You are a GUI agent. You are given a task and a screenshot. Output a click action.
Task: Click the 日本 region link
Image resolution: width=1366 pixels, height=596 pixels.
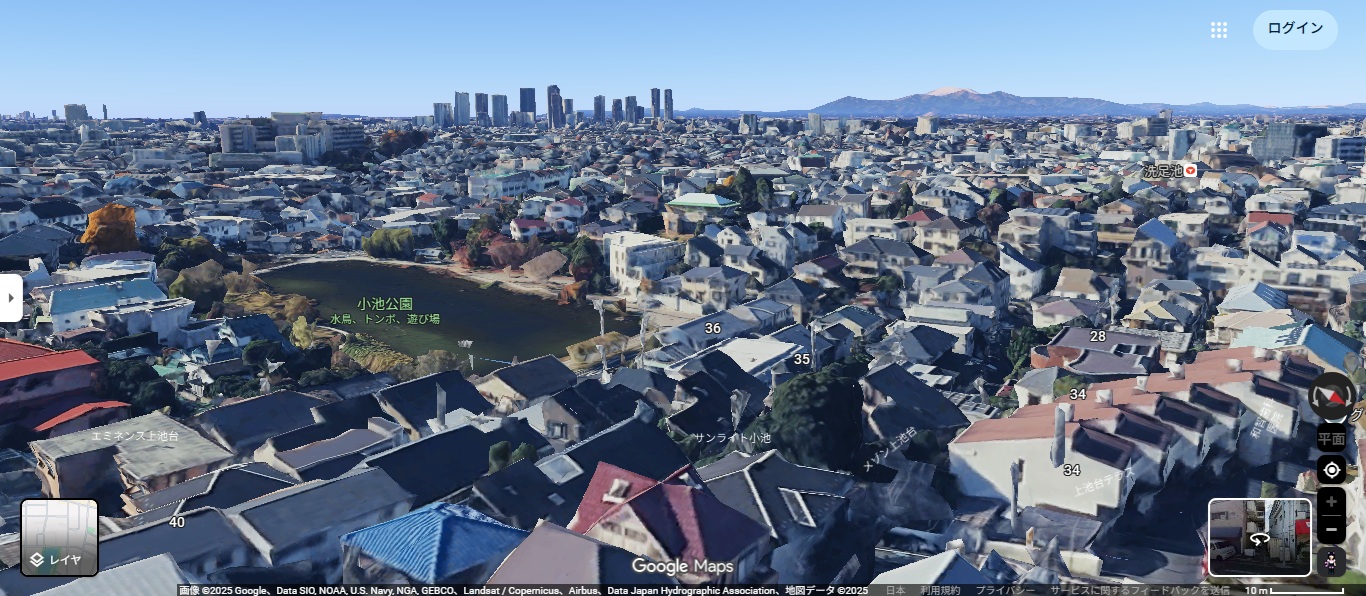(895, 590)
